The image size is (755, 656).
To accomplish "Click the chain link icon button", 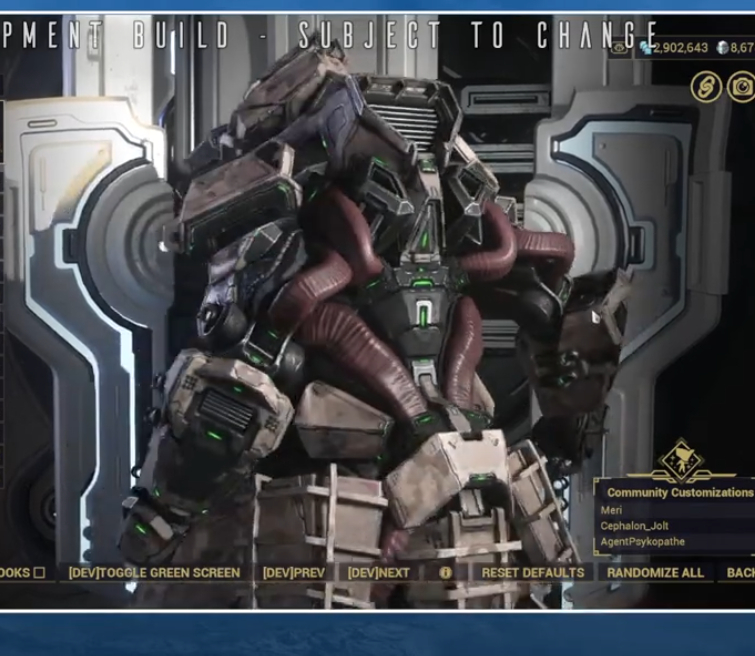I will coord(706,87).
